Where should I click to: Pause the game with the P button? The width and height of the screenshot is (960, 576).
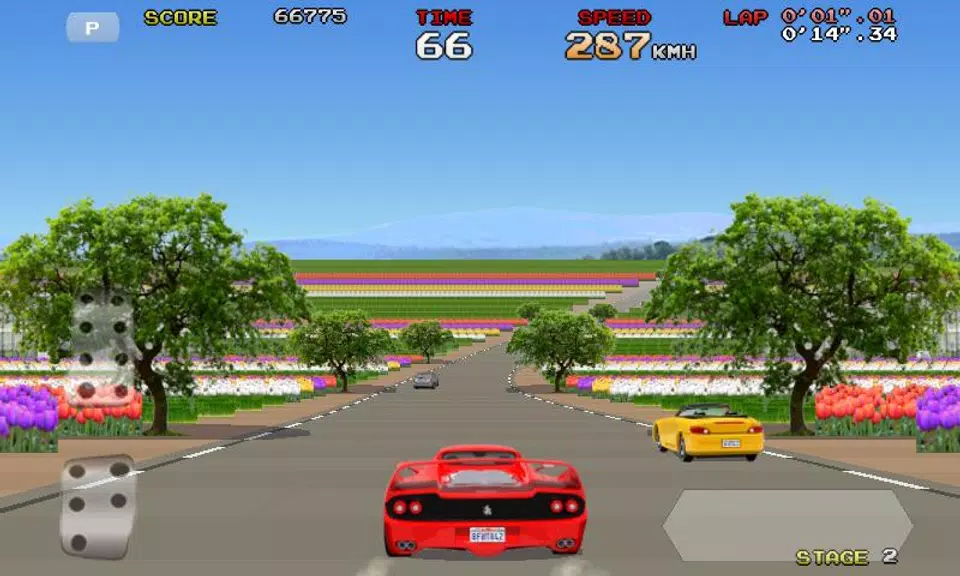[93, 28]
